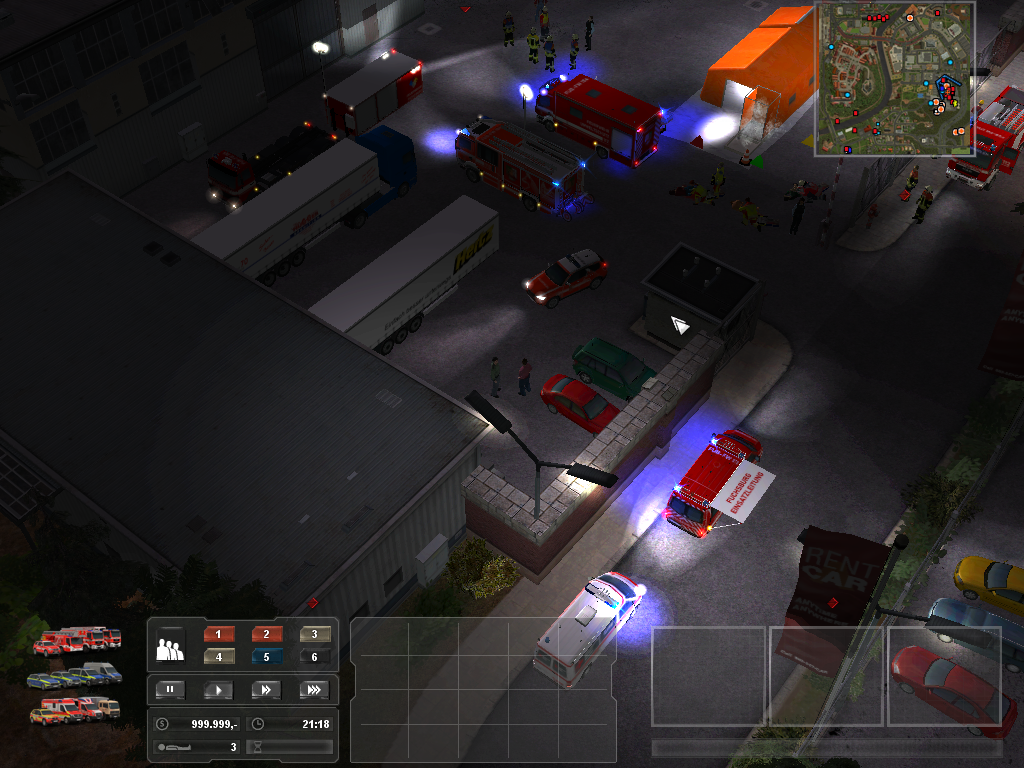
Task: Select unit group 6
Action: (x=315, y=657)
